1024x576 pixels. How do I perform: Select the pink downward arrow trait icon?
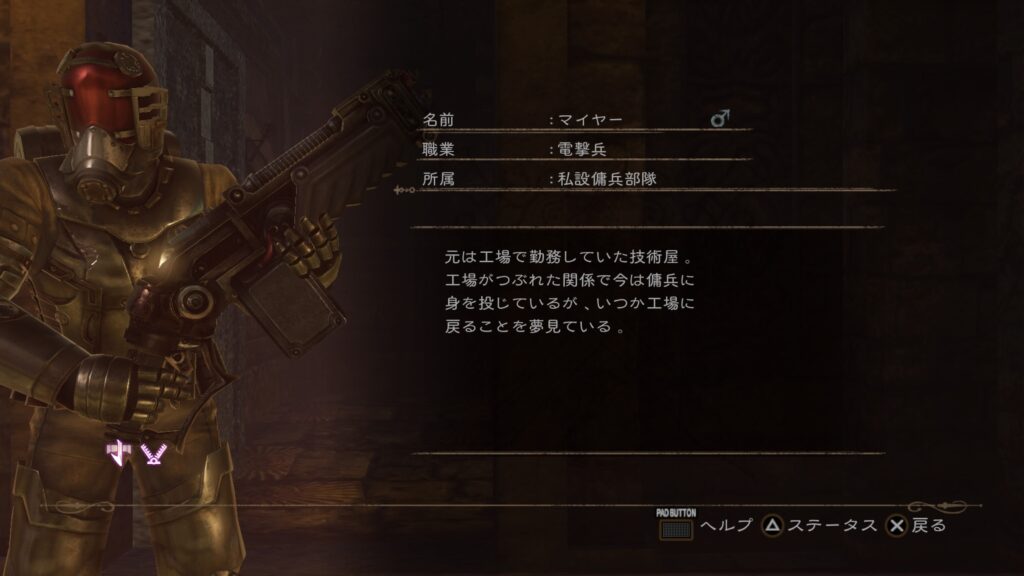(x=120, y=454)
